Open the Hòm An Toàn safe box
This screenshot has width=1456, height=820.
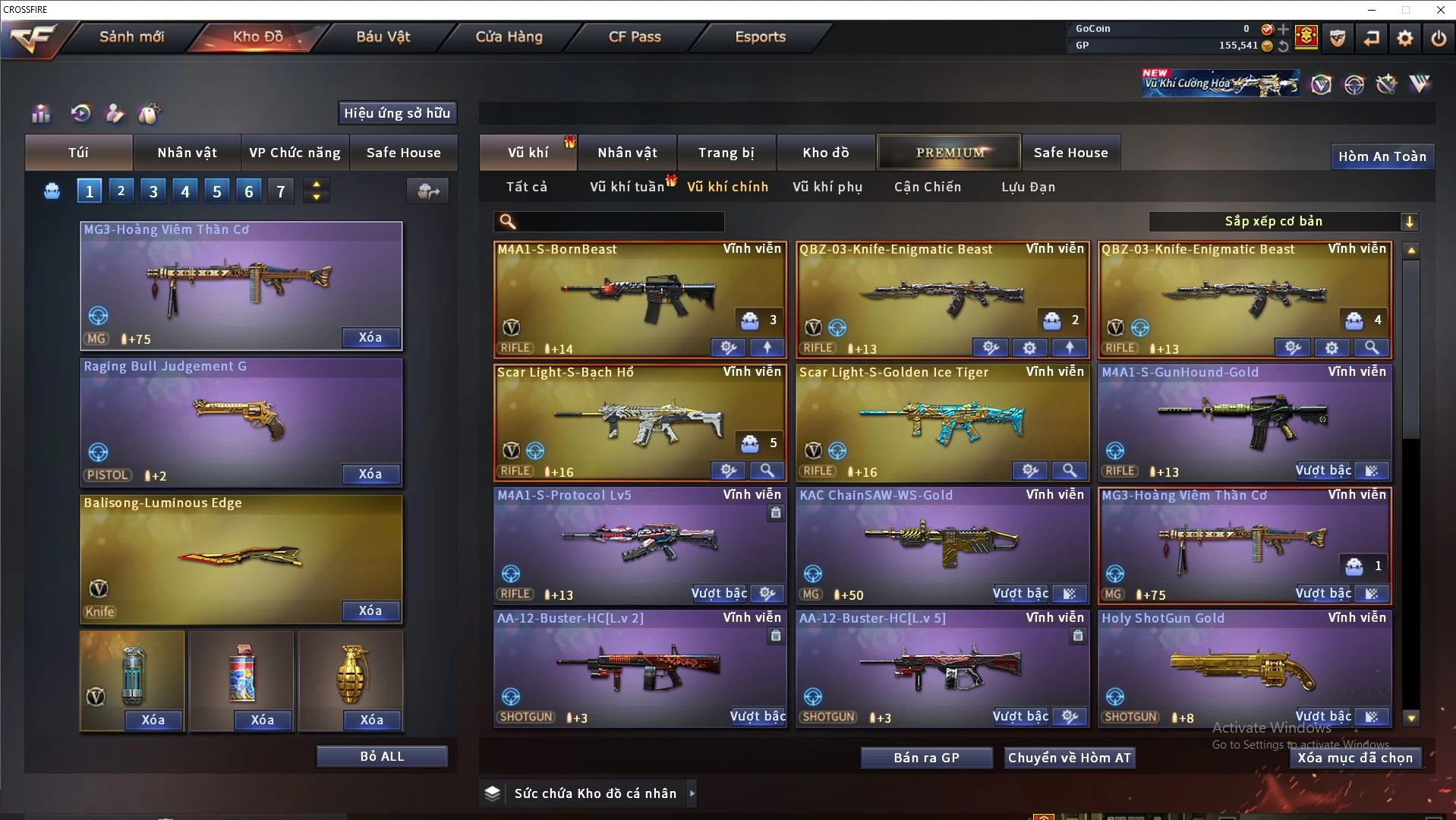(x=1382, y=156)
